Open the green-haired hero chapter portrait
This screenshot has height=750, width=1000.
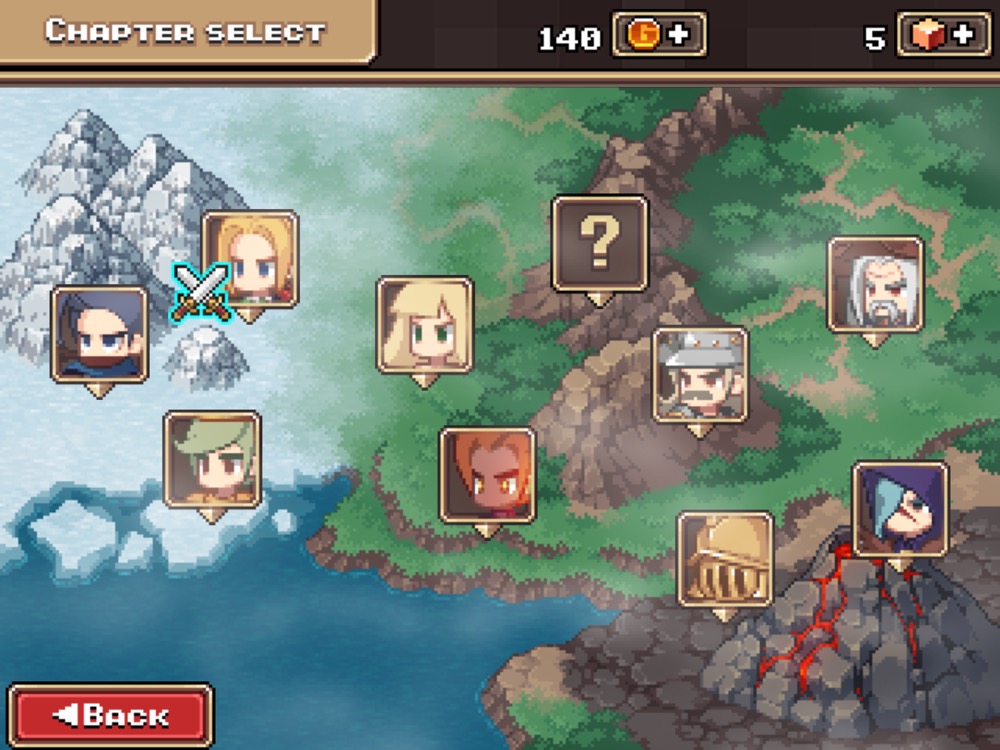[212, 458]
